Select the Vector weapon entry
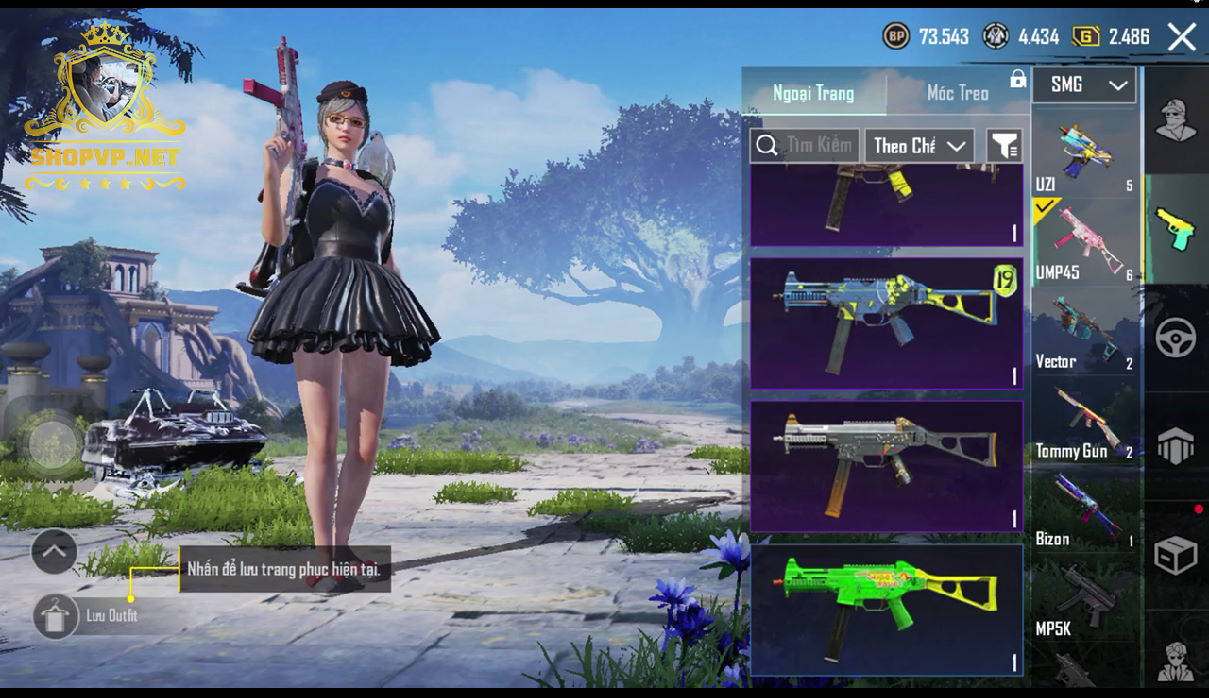Viewport: 1209px width, 698px height. click(1084, 334)
